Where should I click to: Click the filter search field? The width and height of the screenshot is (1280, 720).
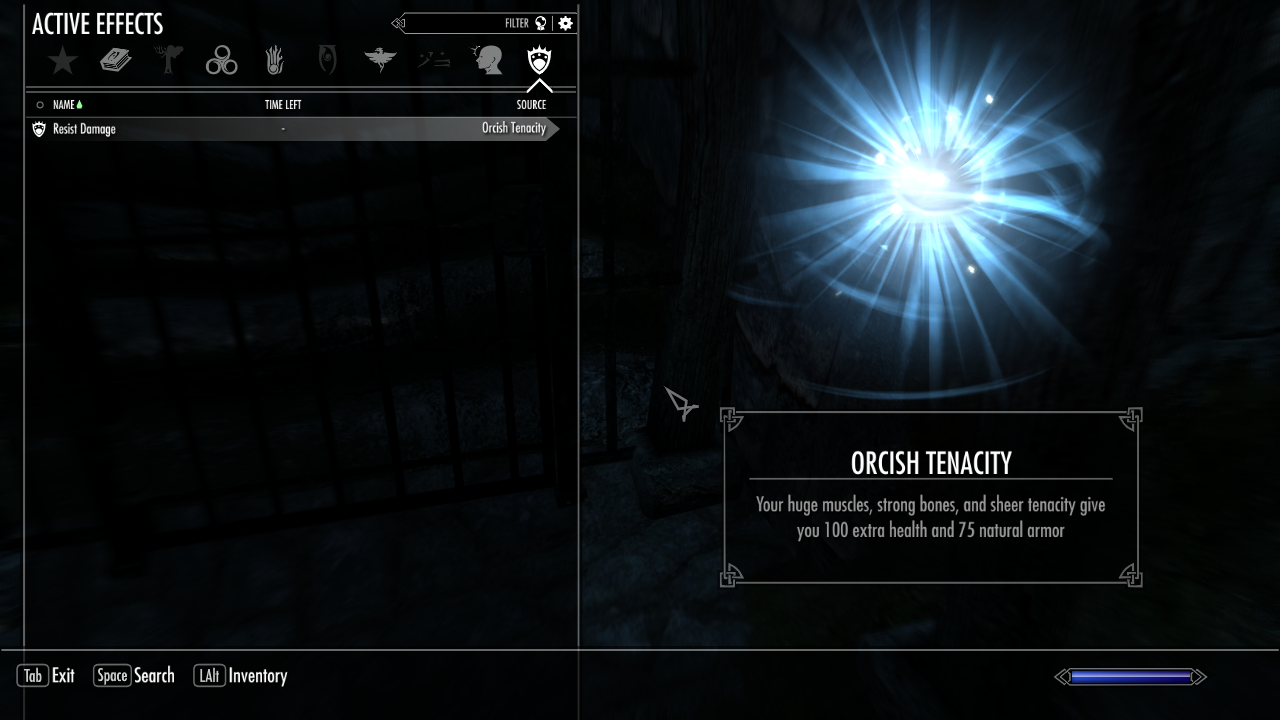tap(460, 23)
